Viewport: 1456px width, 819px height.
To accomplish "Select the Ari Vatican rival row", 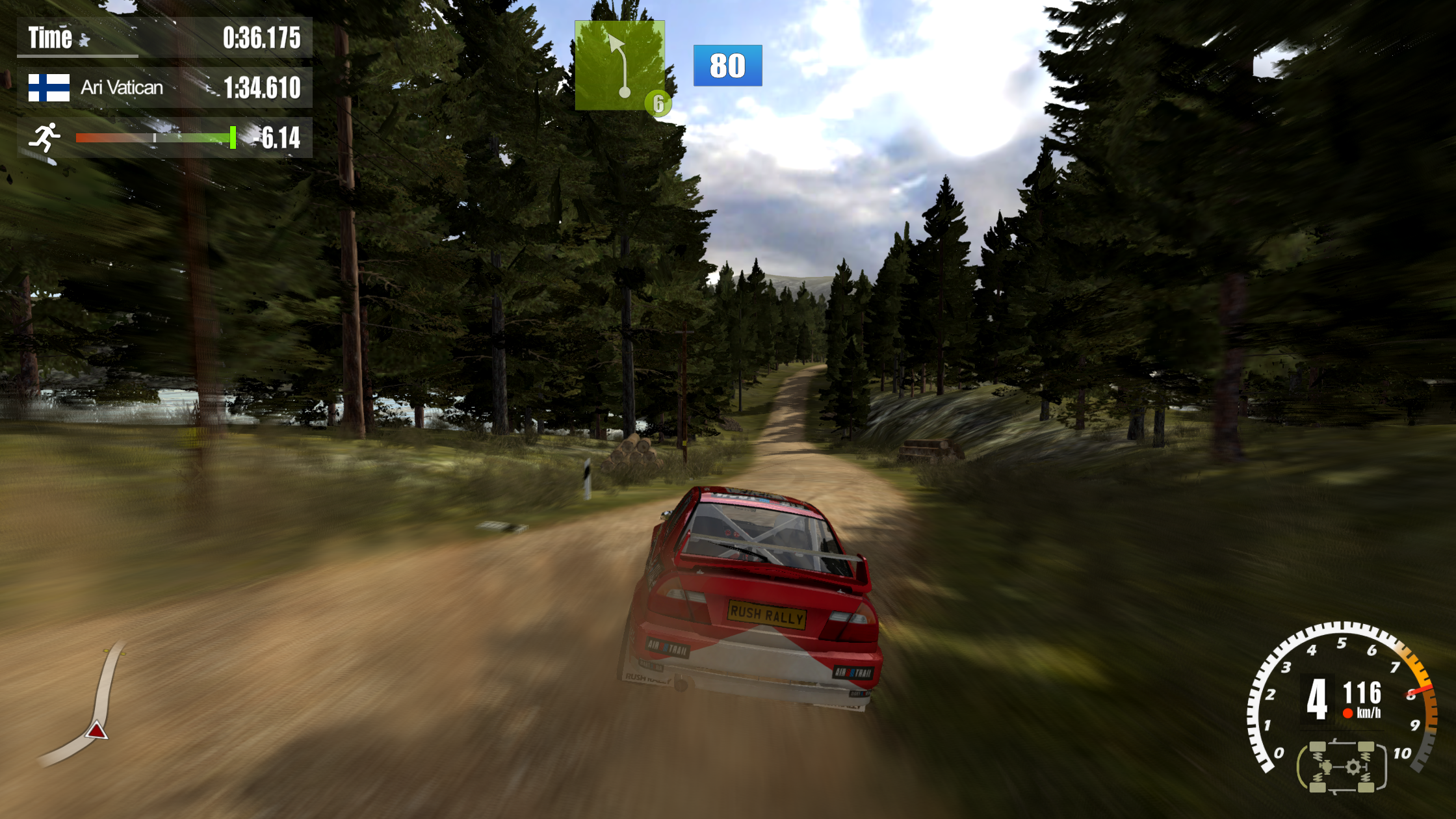I will coord(164,88).
